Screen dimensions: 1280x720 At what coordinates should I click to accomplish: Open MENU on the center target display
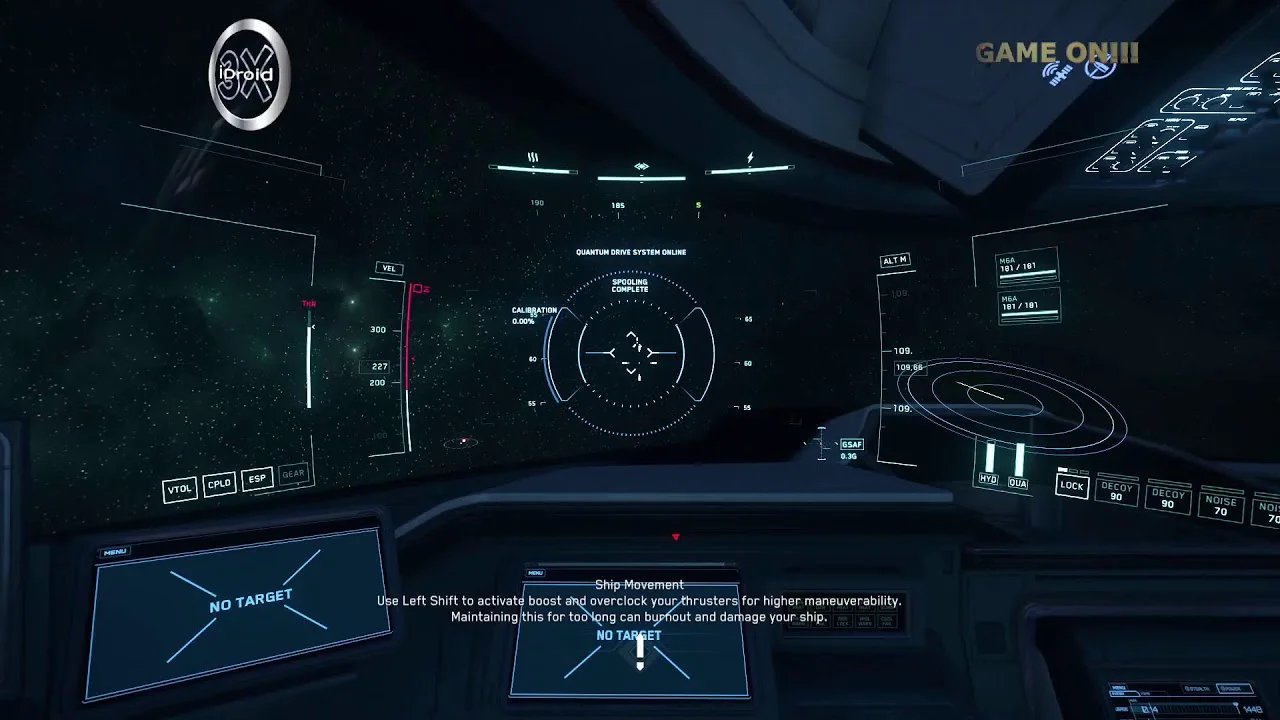tap(535, 573)
